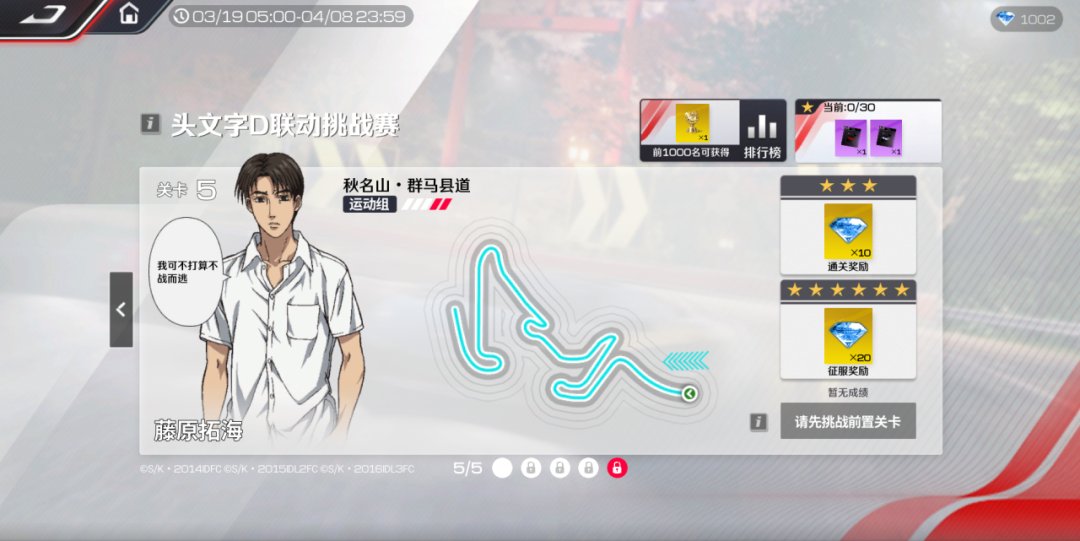Open the 排行榜 leaderboard
Image resolution: width=1080 pixels, height=541 pixels.
click(x=762, y=132)
